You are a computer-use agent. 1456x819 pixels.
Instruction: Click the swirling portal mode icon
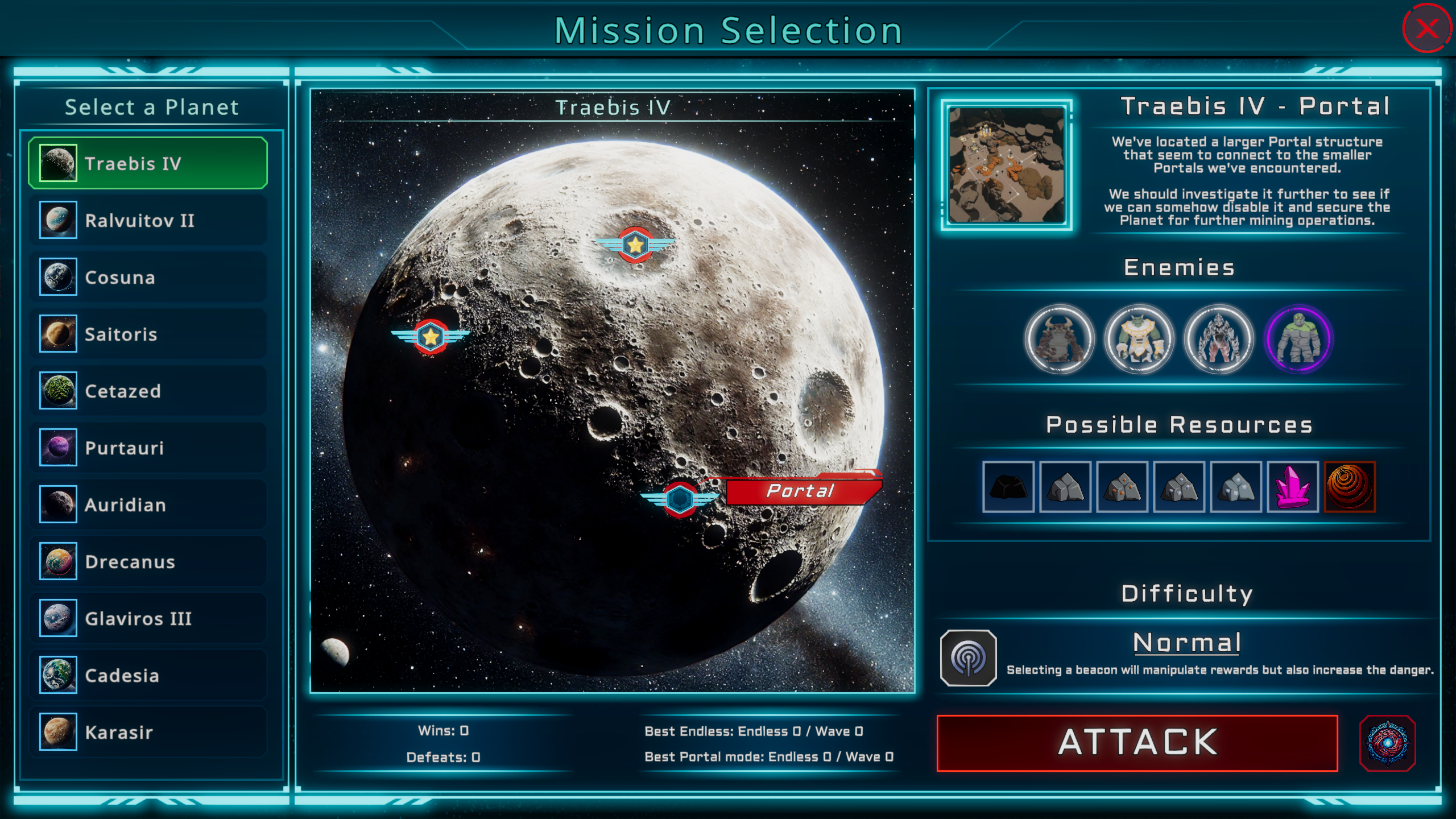click(x=1387, y=743)
